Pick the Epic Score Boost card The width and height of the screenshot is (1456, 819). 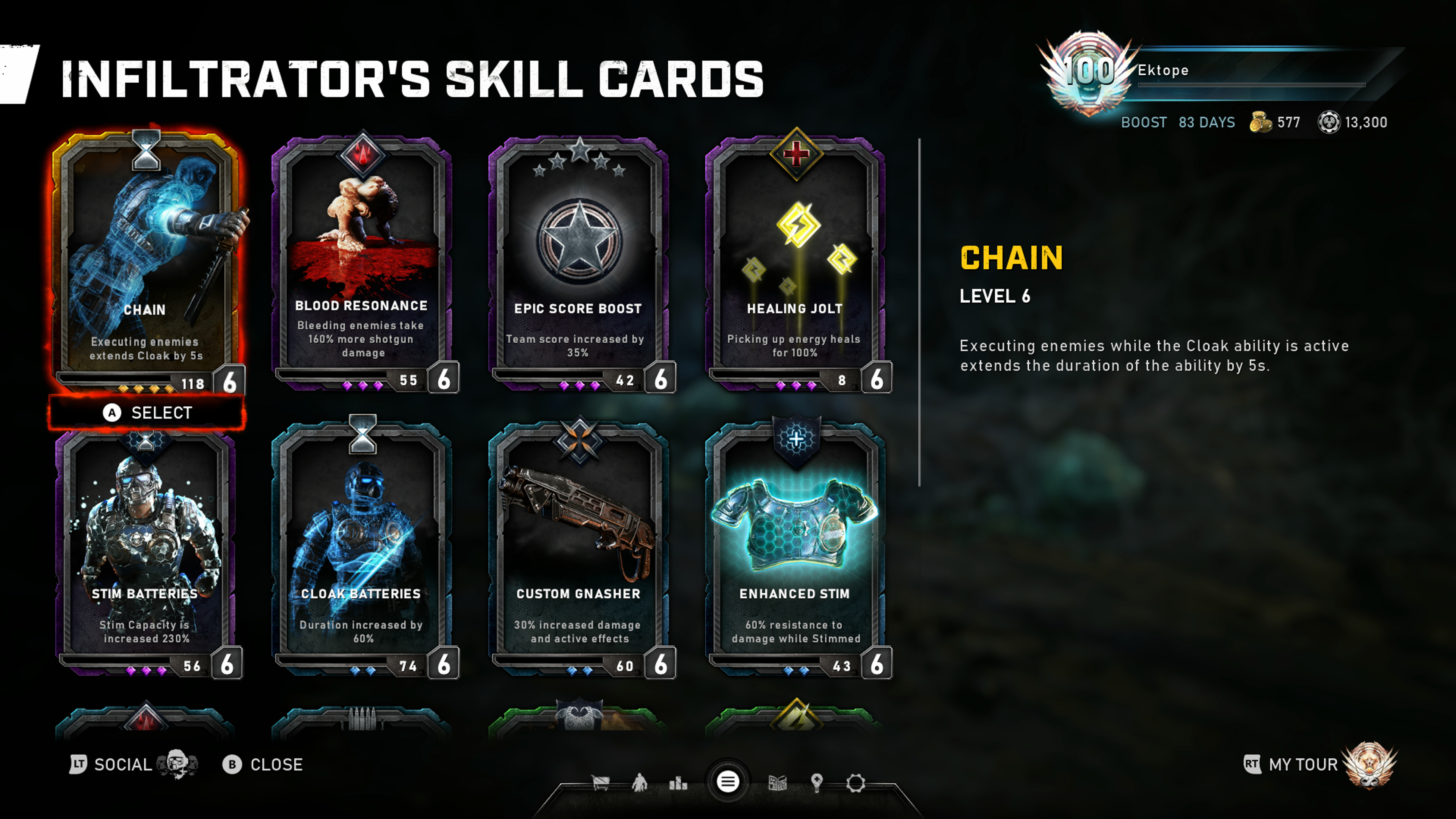578,260
